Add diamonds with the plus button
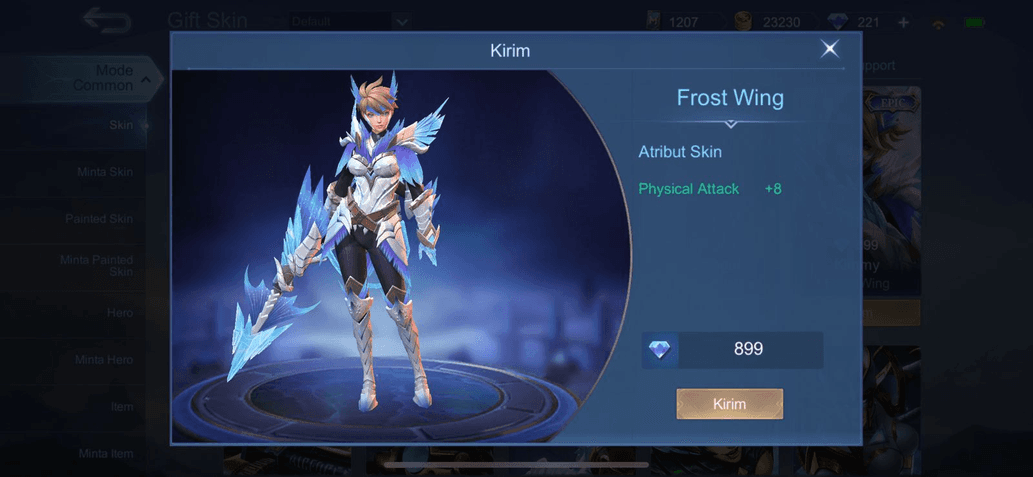This screenshot has height=477, width=1033. [x=903, y=22]
